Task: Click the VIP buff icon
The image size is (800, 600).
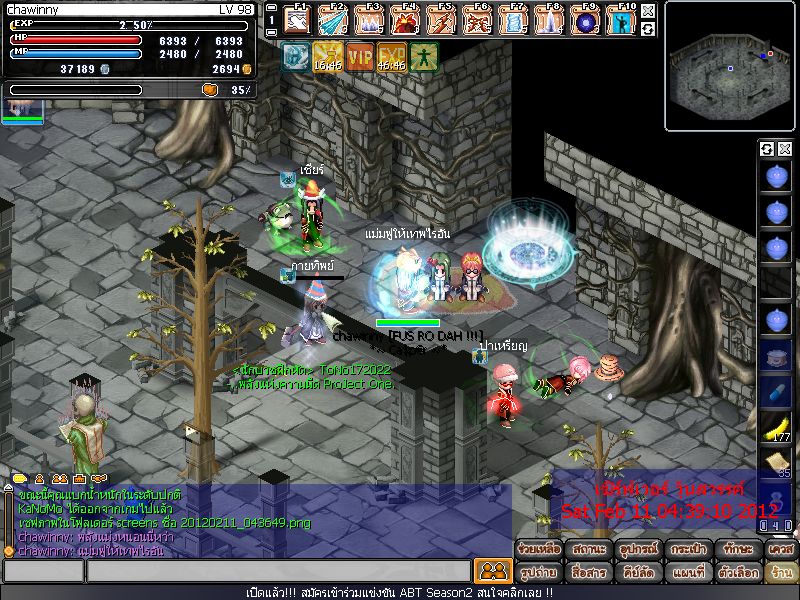Action: [x=360, y=56]
